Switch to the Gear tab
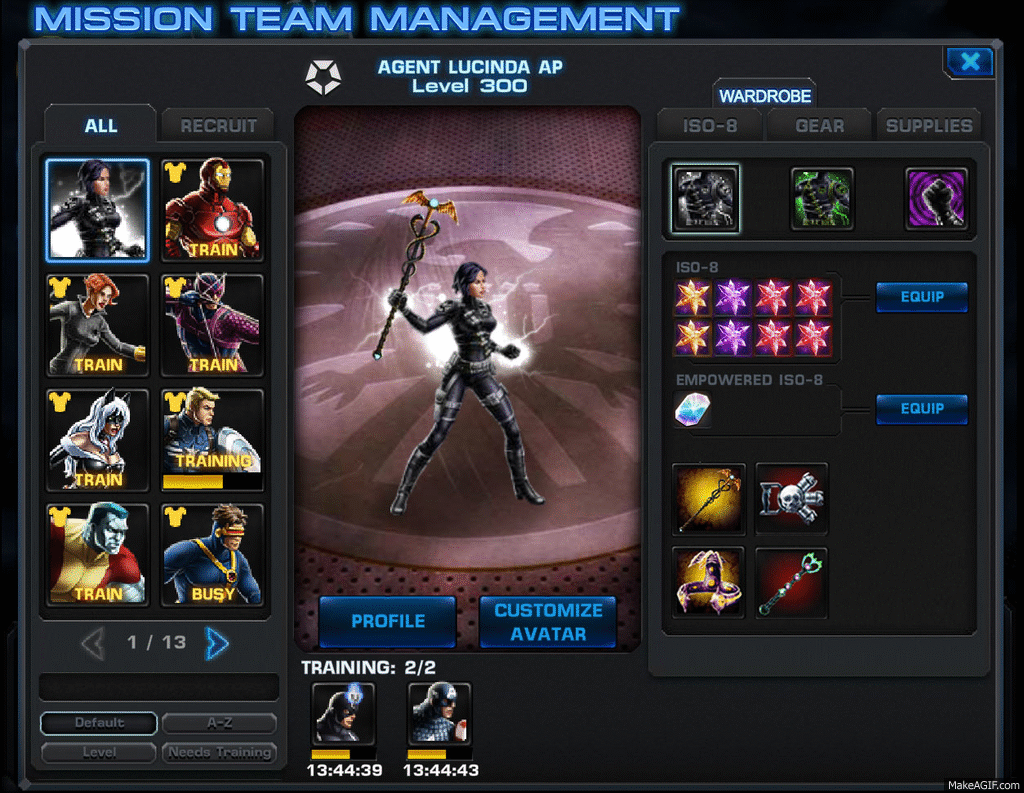The height and width of the screenshot is (793, 1024). [819, 126]
